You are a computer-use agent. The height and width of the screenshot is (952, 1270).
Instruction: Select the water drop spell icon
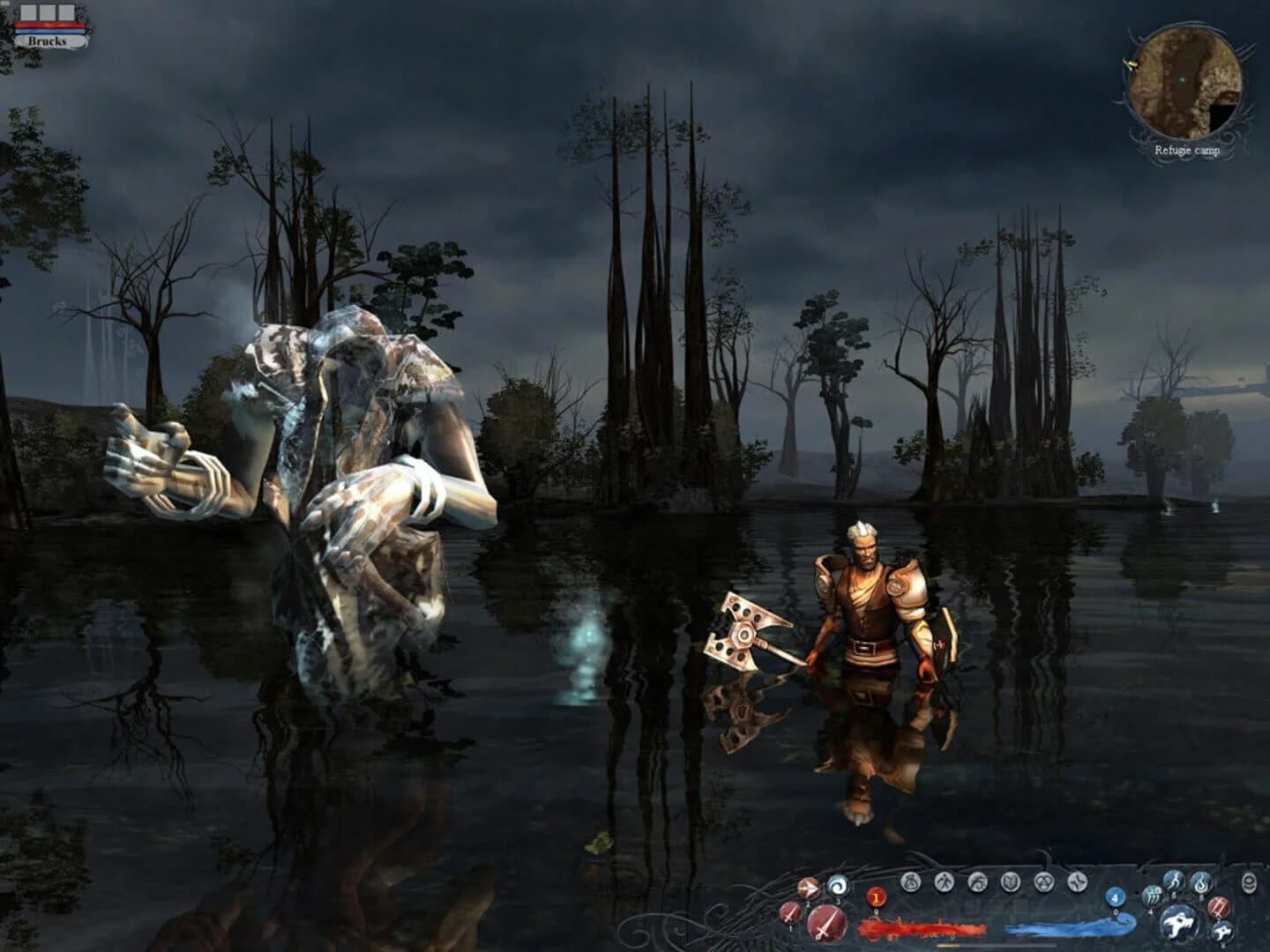1199,884
